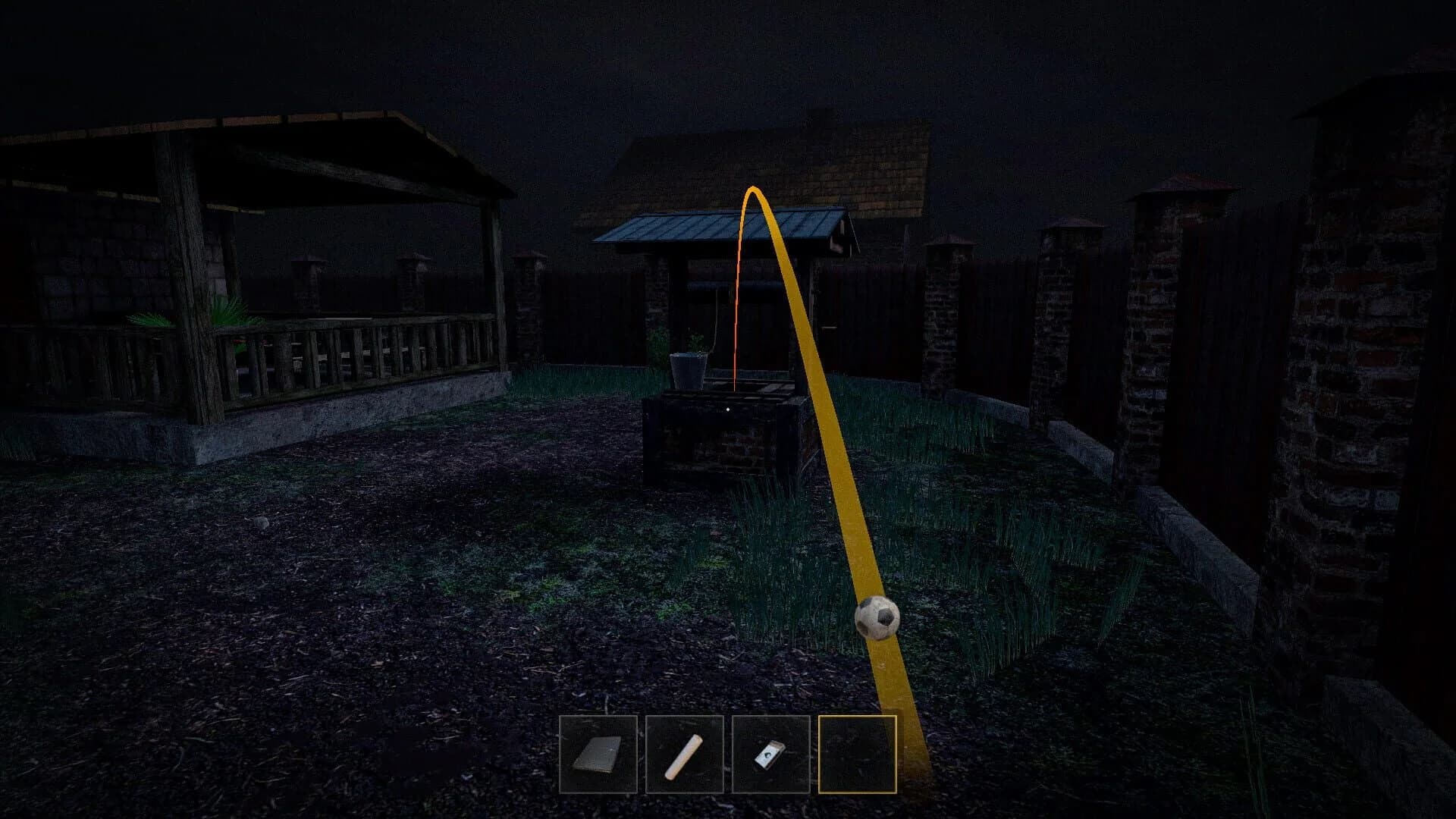Click the tall grass patch near the fence
This screenshot has width=1456, height=819.
click(x=986, y=531)
